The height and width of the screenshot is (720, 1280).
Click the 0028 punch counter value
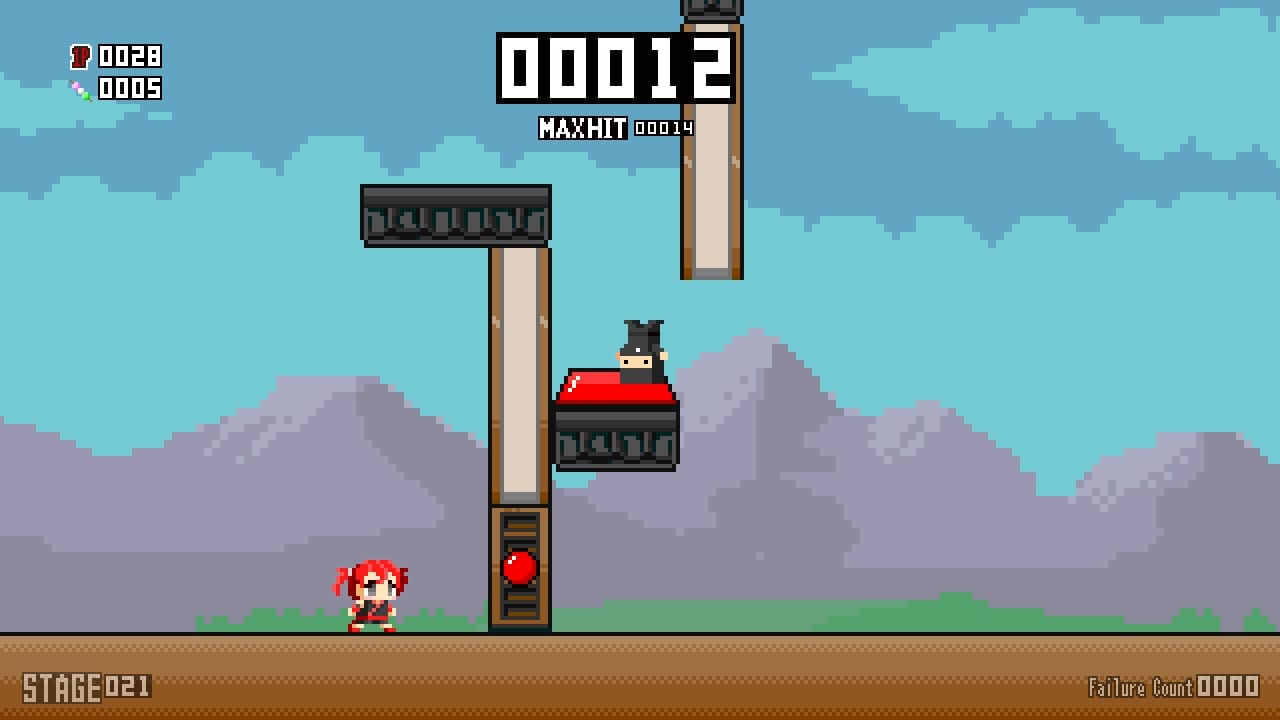(130, 57)
